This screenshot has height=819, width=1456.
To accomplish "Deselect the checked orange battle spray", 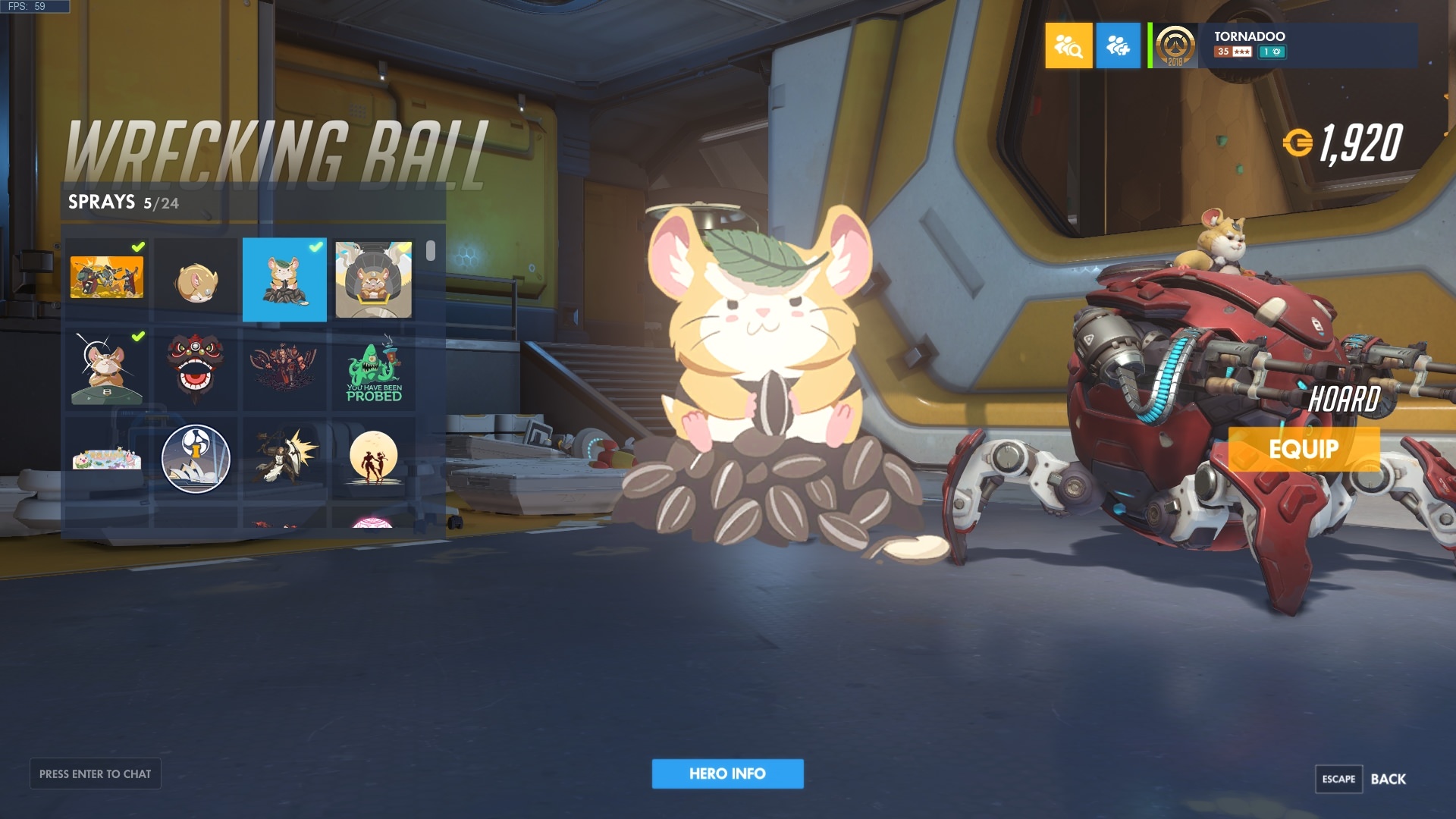I will click(106, 281).
